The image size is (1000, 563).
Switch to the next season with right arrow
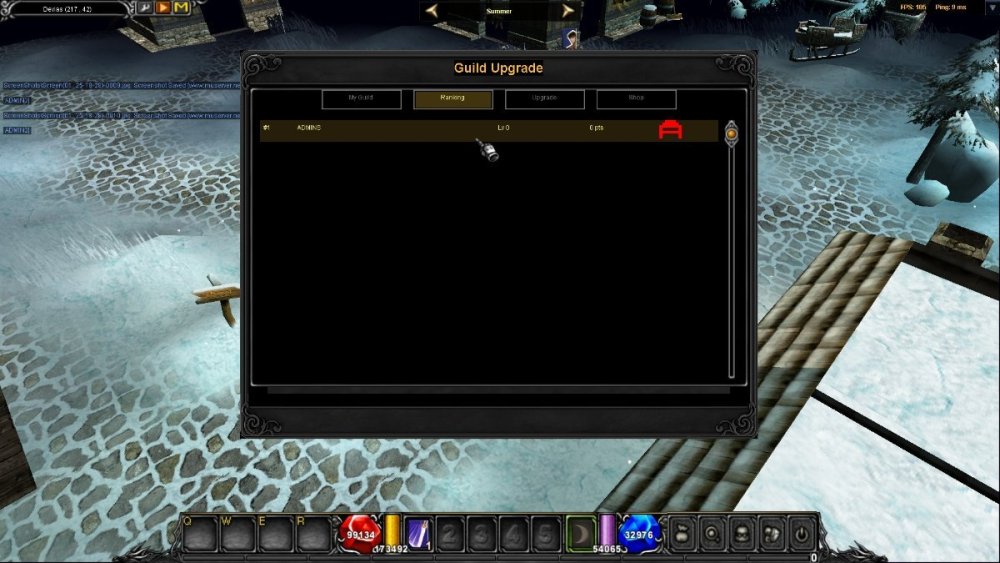point(568,11)
